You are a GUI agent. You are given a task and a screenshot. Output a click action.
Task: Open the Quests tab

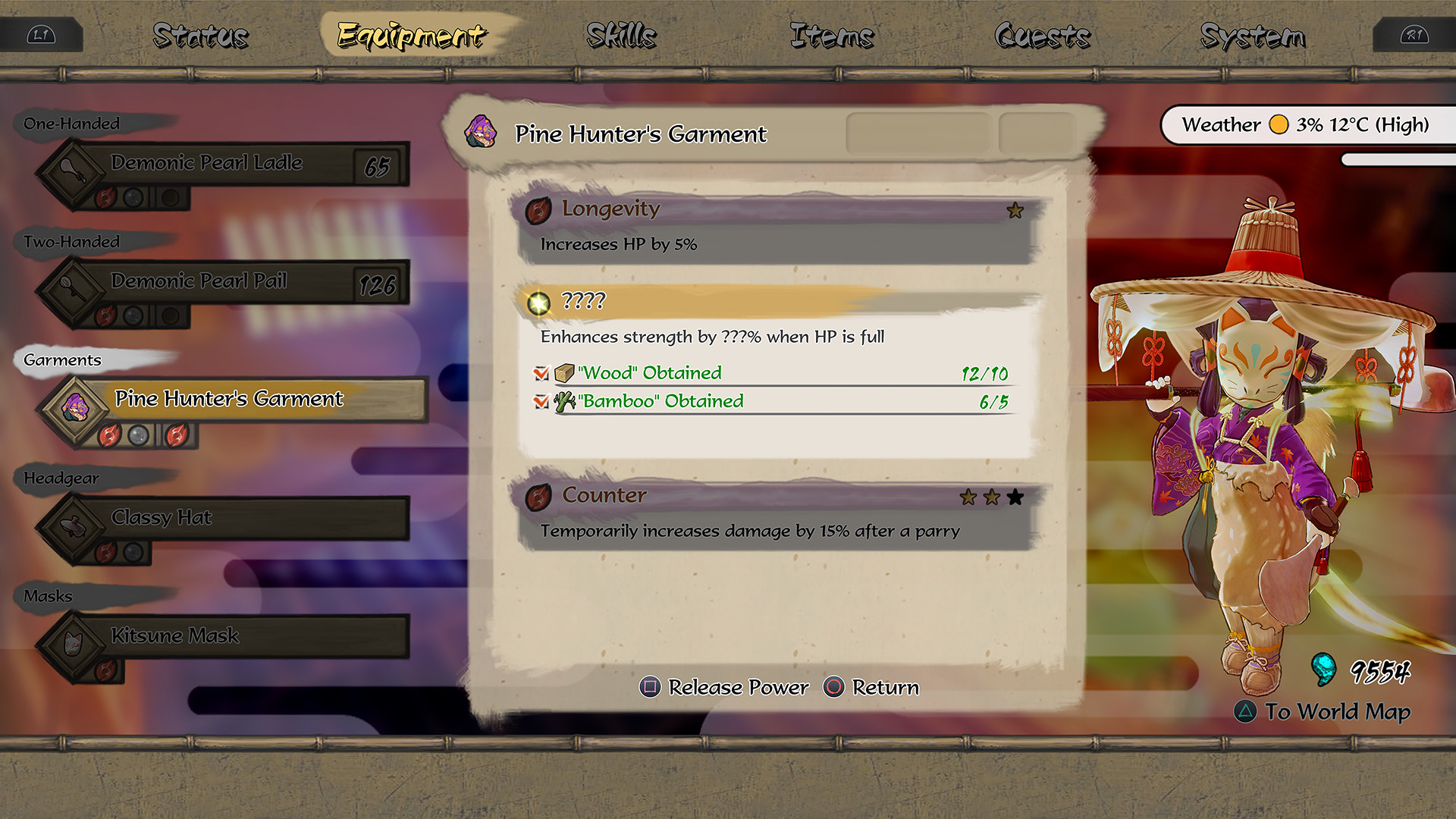click(1043, 35)
